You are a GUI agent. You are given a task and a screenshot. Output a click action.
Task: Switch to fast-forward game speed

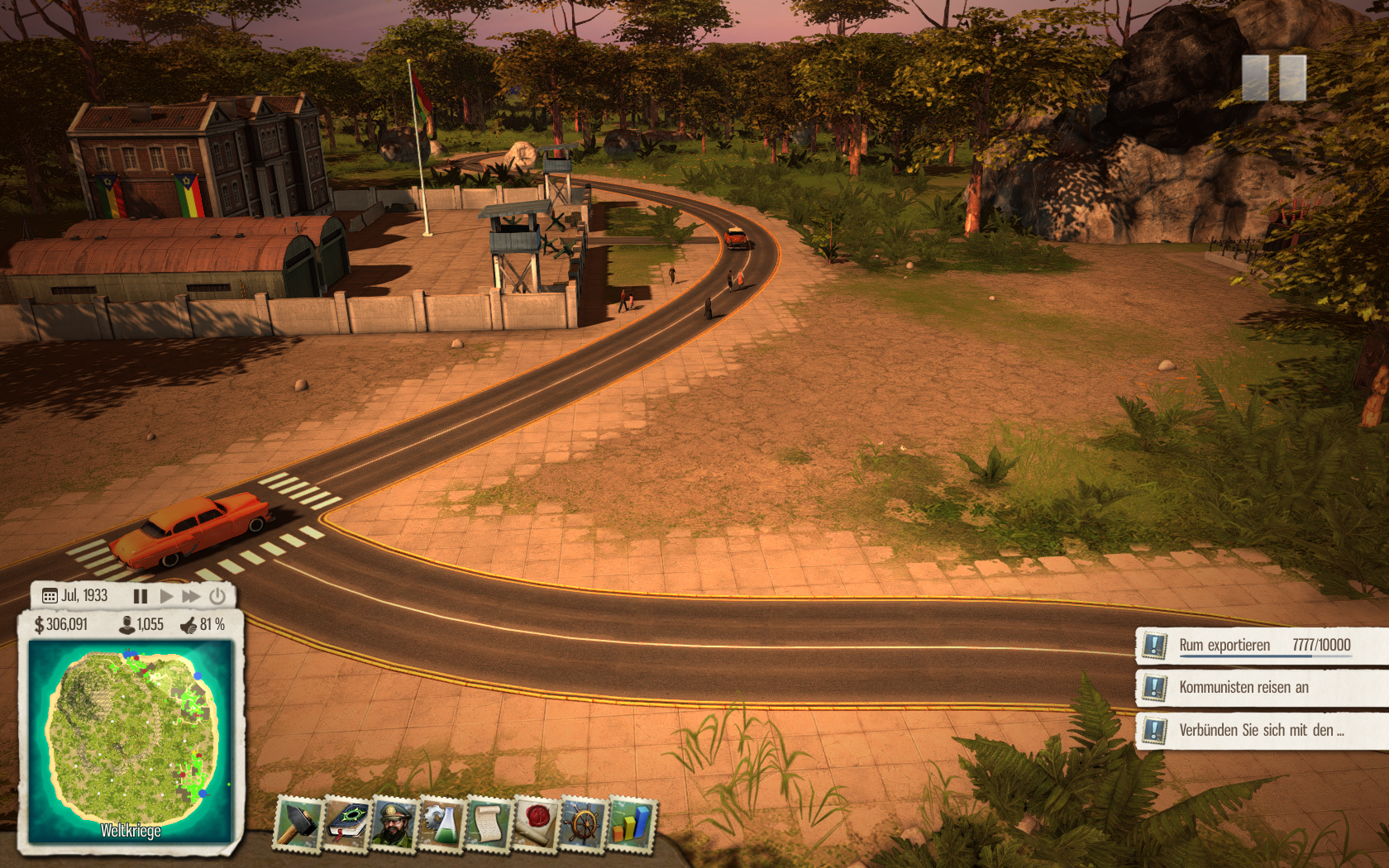coord(192,596)
